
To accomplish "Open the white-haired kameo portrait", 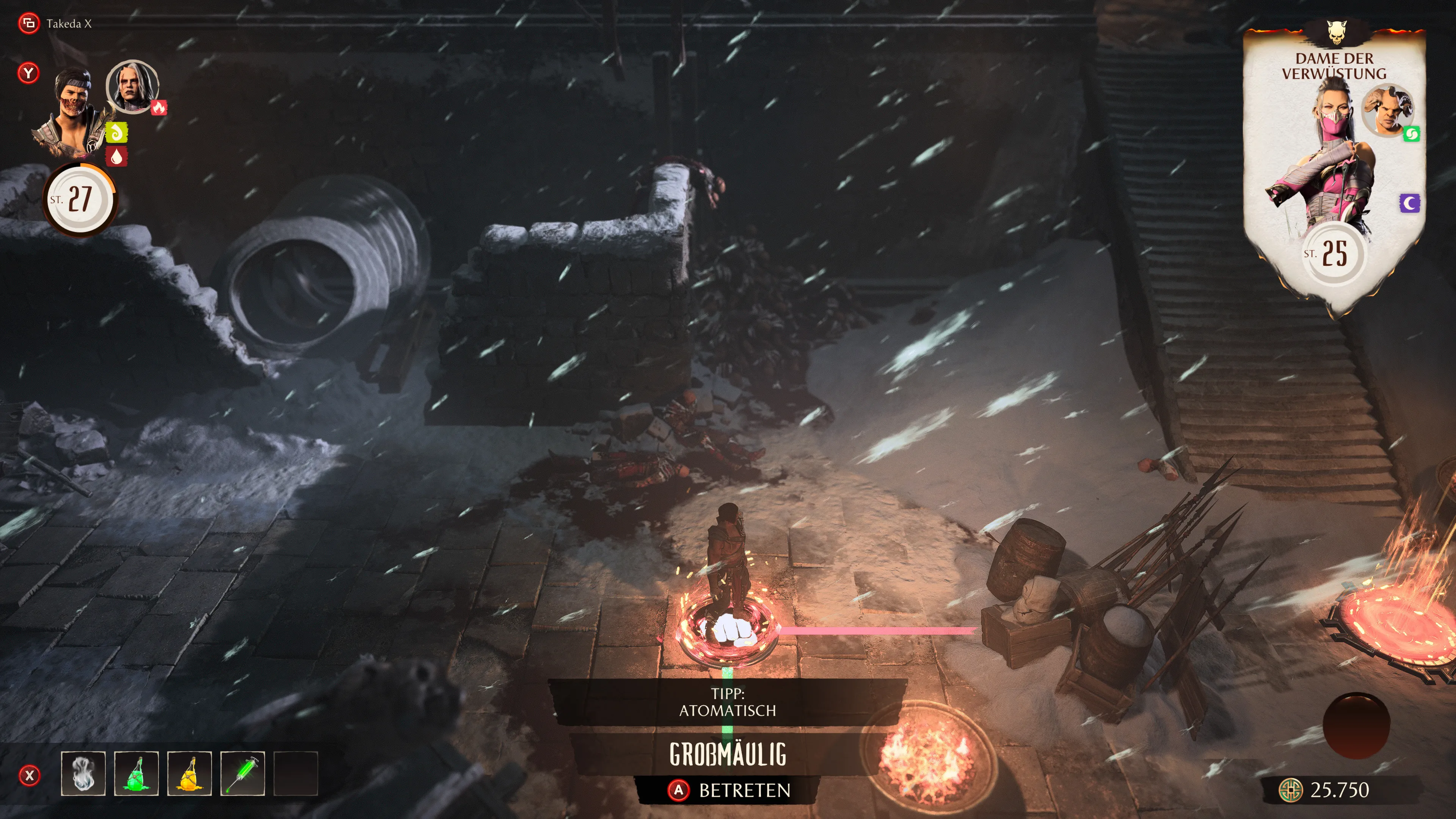I will click(x=132, y=87).
